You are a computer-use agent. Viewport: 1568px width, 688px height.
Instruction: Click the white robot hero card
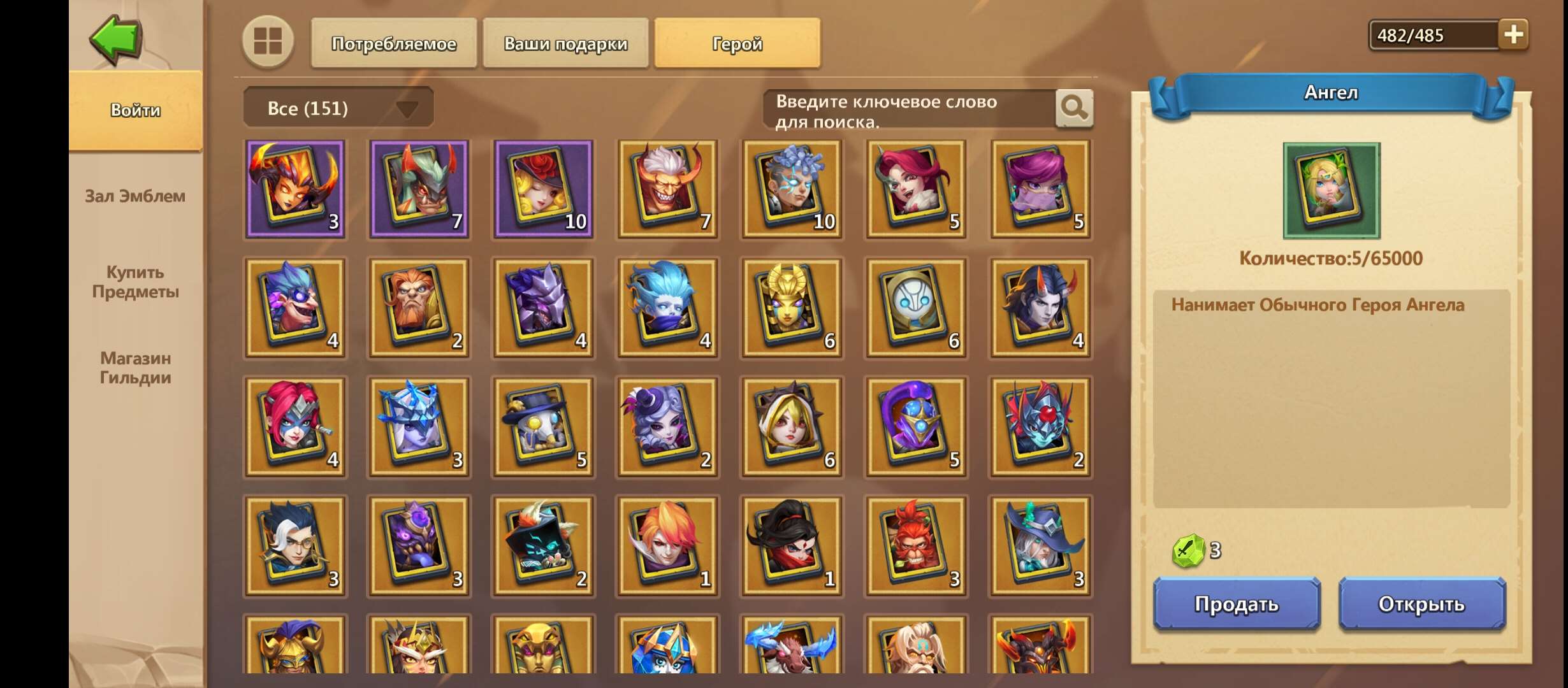915,308
